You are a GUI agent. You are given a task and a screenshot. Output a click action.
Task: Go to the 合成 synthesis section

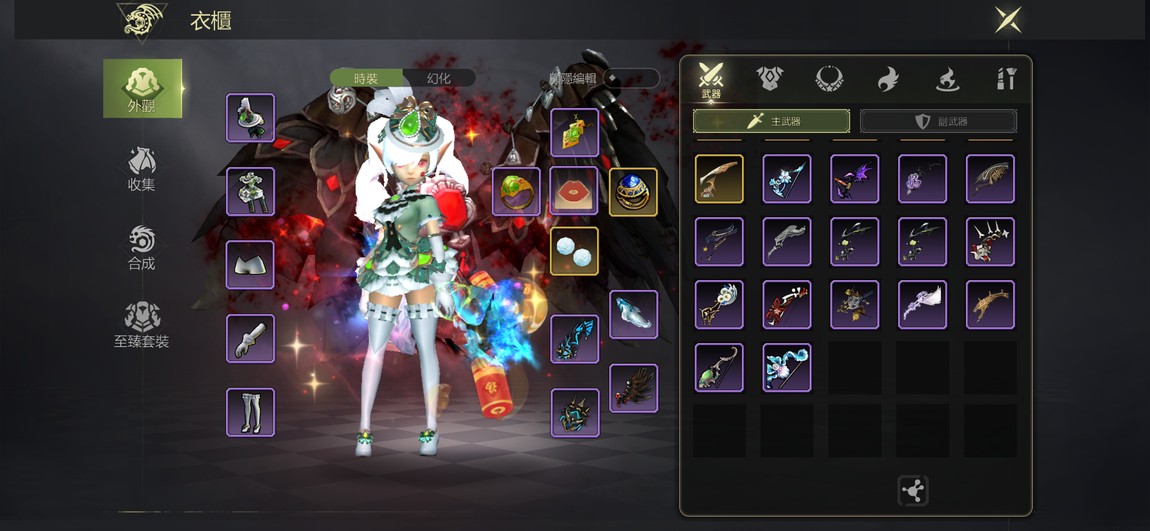[x=142, y=248]
